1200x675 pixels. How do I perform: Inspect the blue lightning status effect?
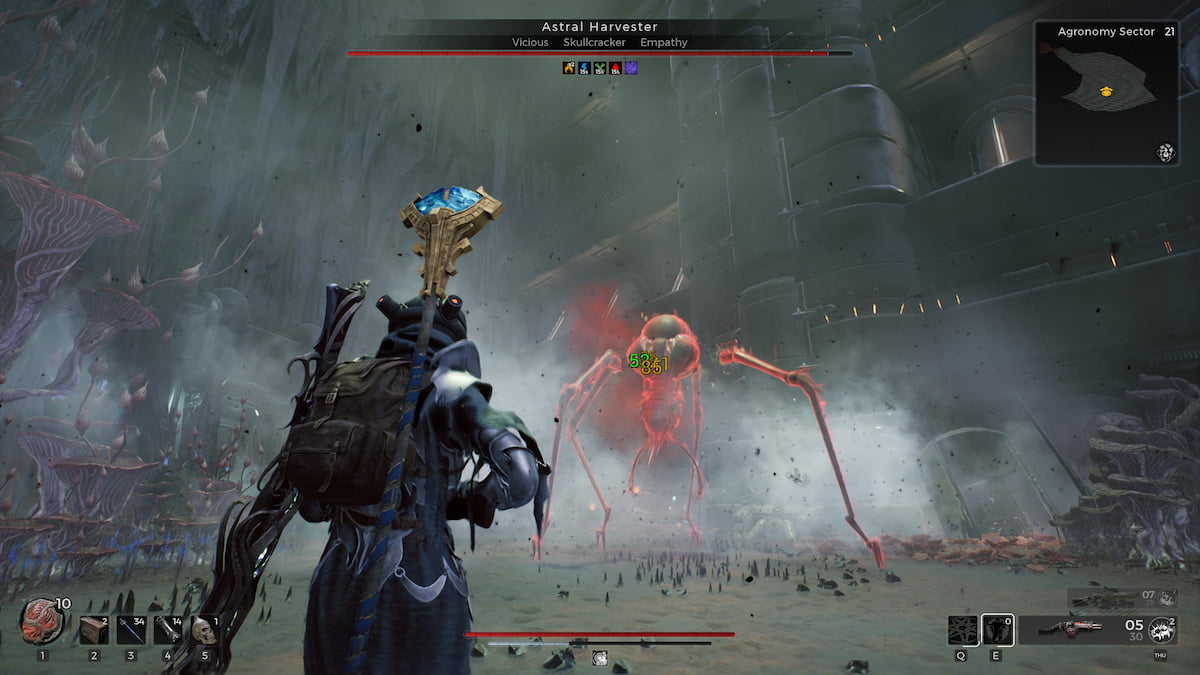click(x=584, y=68)
